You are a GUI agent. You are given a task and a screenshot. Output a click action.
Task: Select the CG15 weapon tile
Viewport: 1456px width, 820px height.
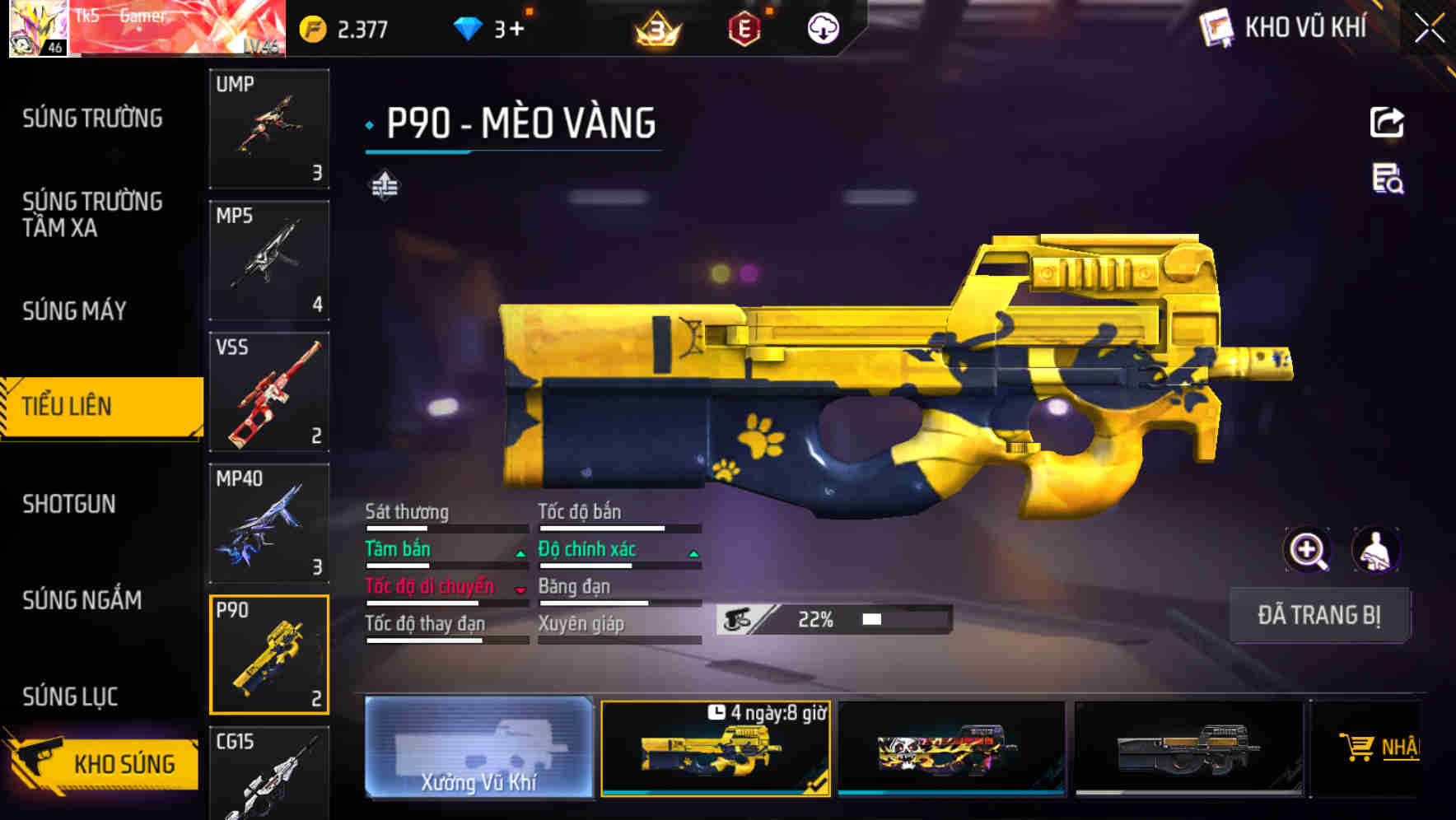point(269,774)
